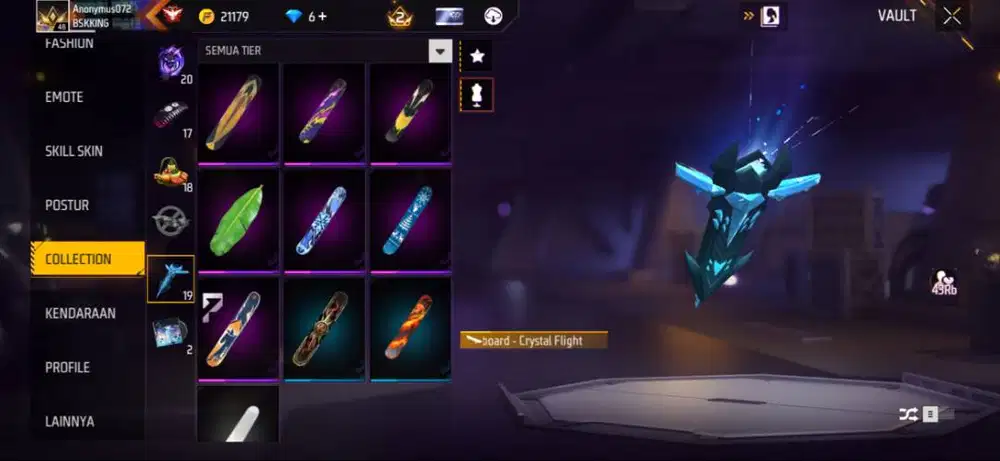1000x461 pixels.
Task: Select the Skill Skin category
Action: 74,151
